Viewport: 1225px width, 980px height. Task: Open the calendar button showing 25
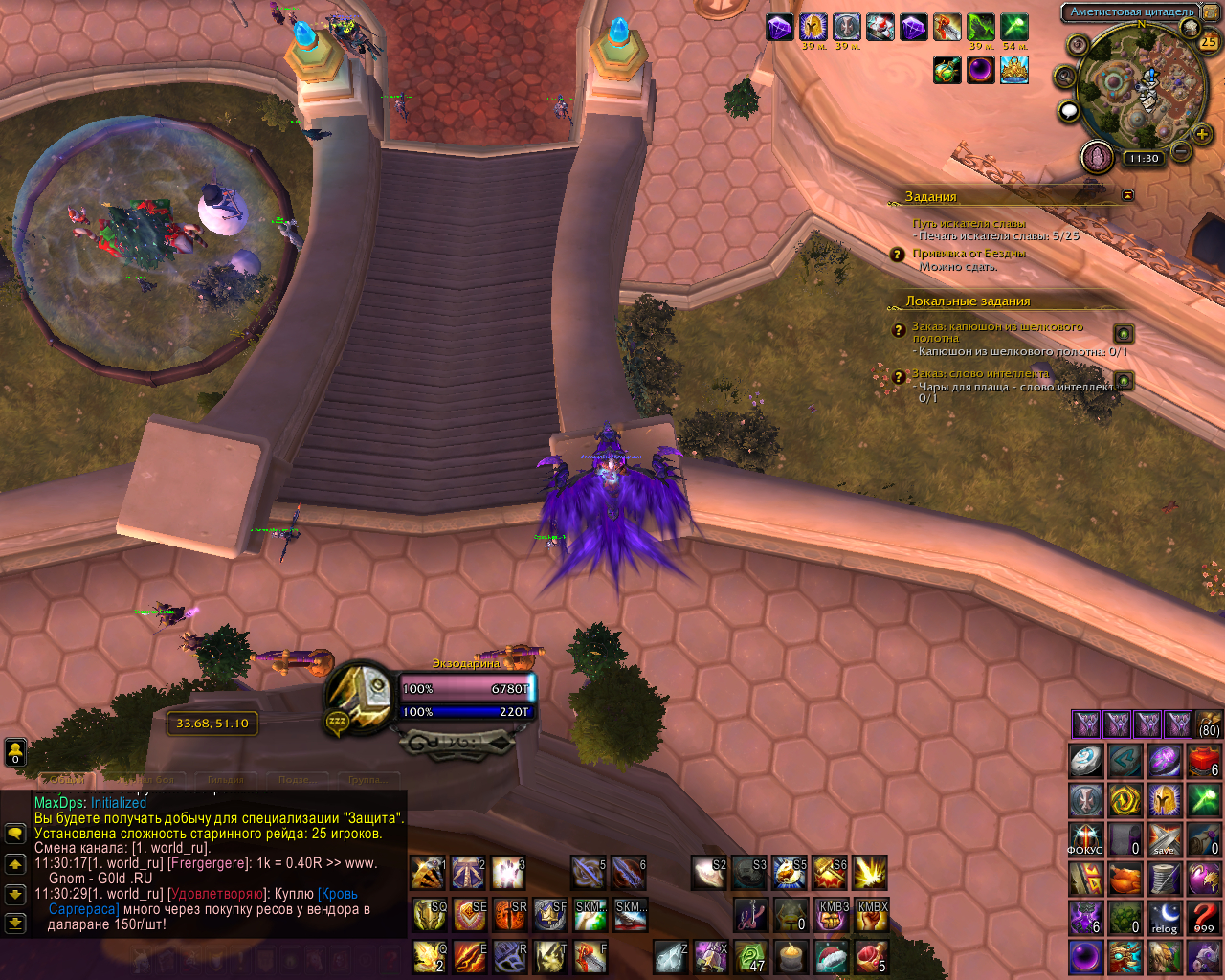[x=1209, y=41]
